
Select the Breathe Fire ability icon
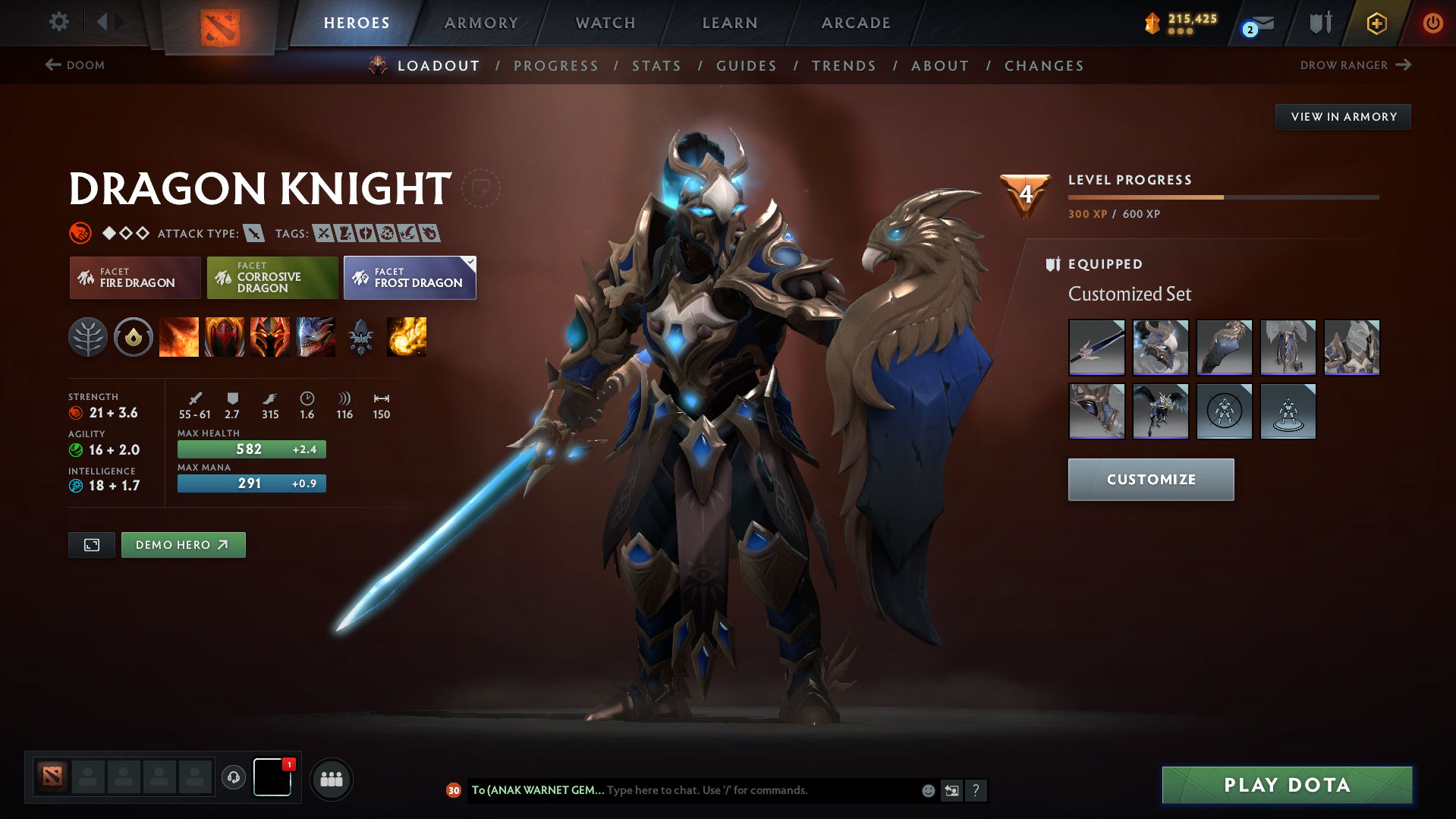[x=179, y=337]
